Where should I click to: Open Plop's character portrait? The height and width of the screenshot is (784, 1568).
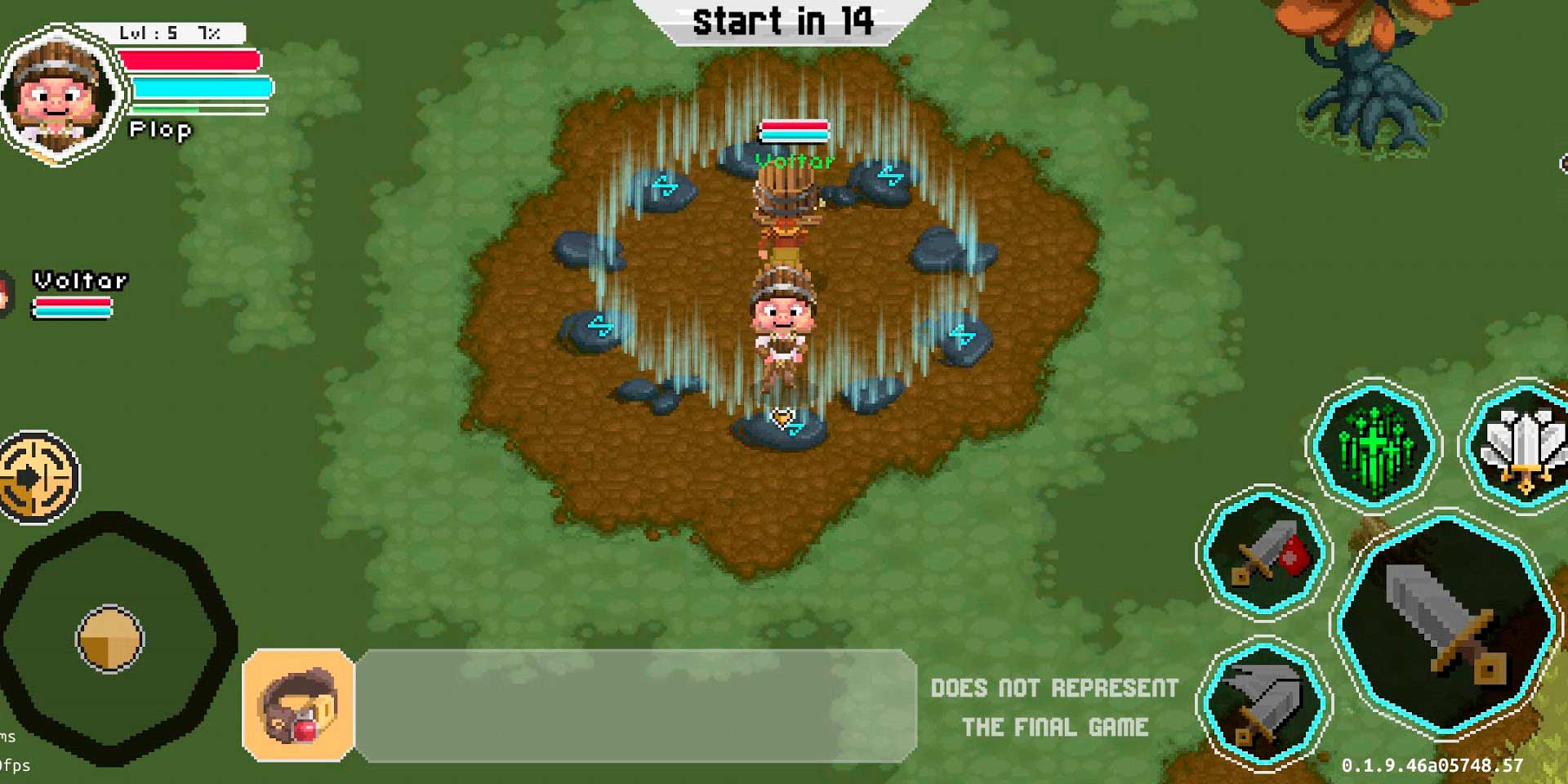point(59,96)
